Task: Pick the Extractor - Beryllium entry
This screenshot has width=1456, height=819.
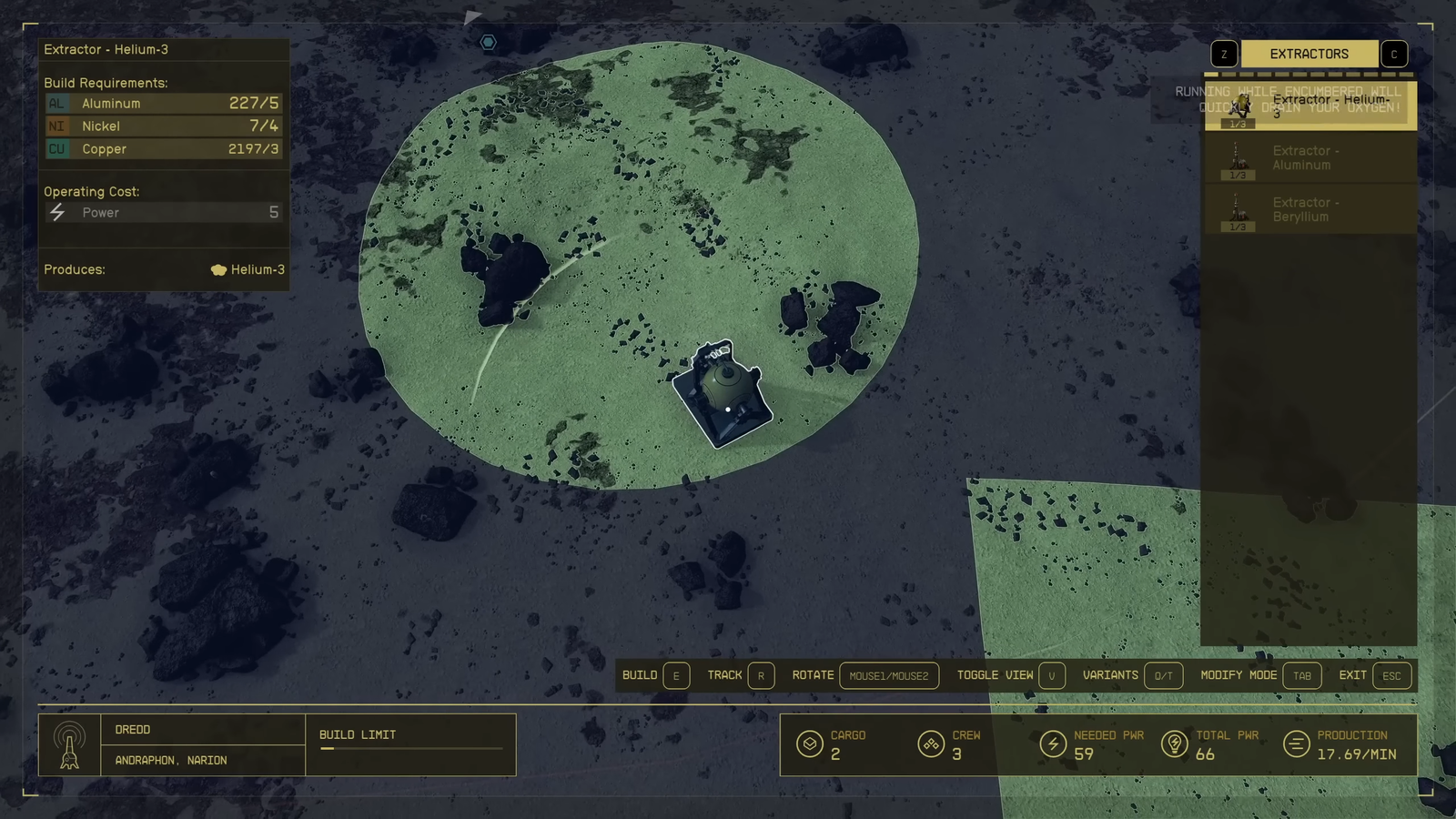Action: pos(1310,210)
